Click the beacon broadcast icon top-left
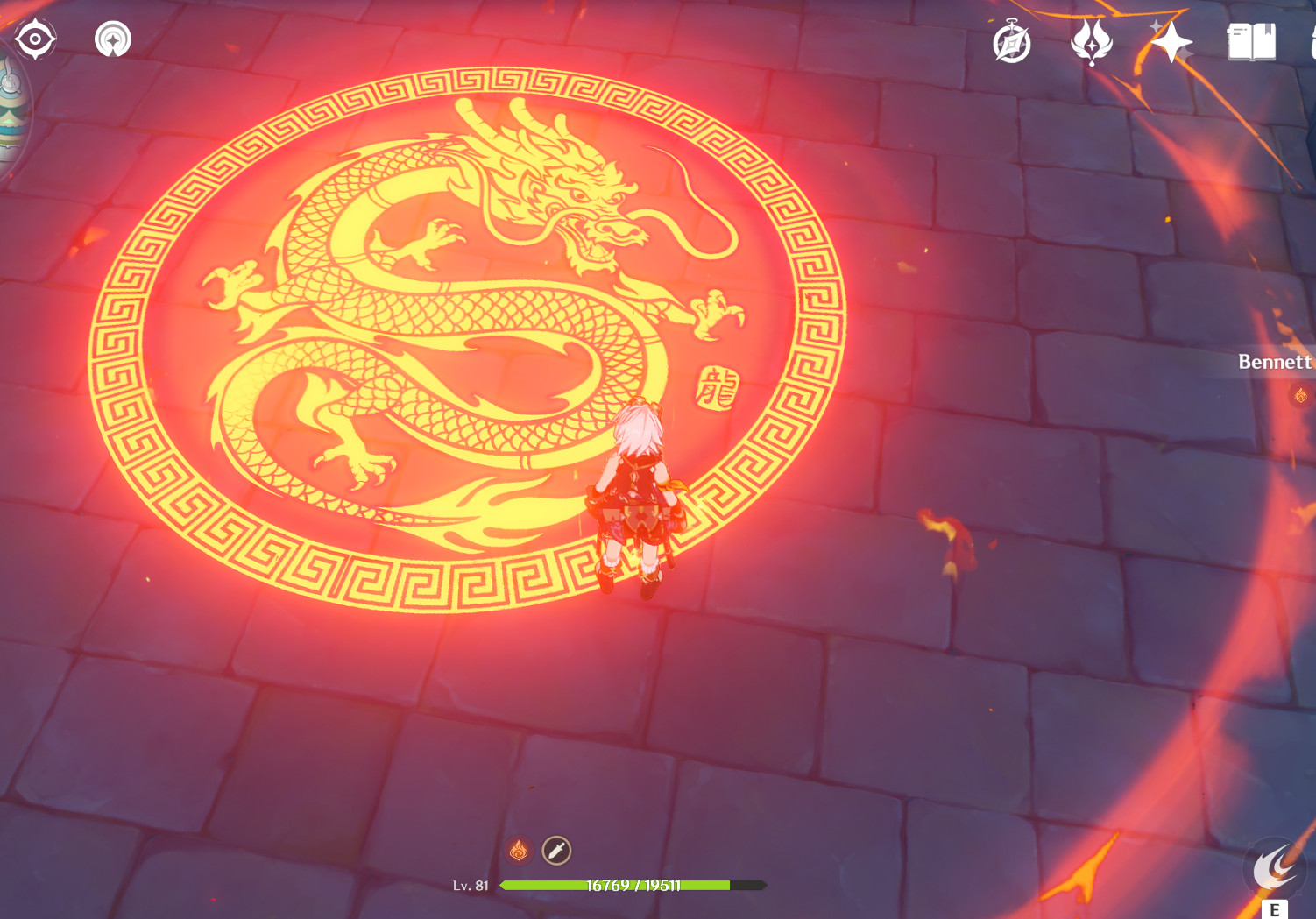1316x919 pixels. [x=113, y=38]
